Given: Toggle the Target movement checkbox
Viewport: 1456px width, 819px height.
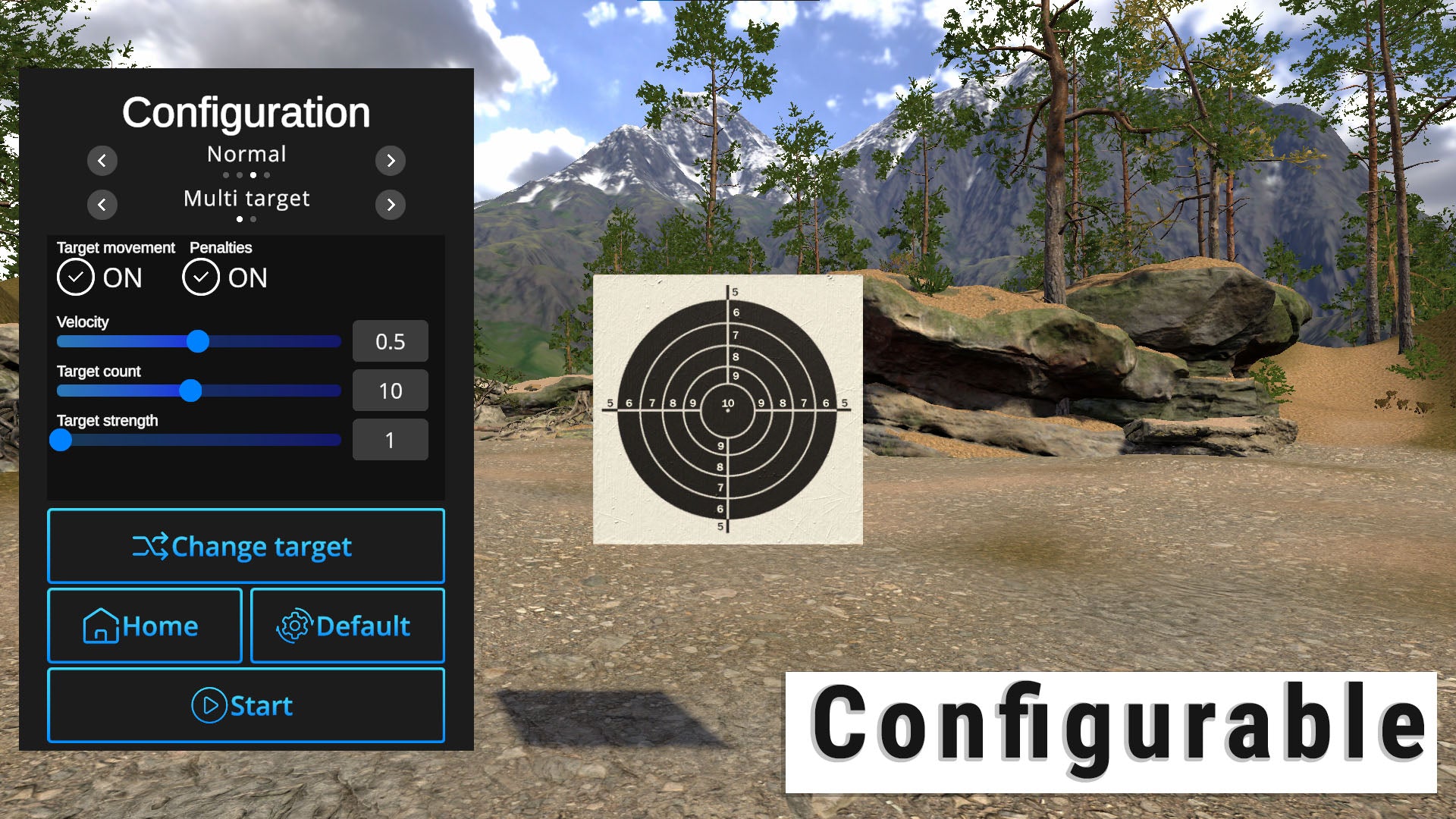Looking at the screenshot, I should point(76,278).
